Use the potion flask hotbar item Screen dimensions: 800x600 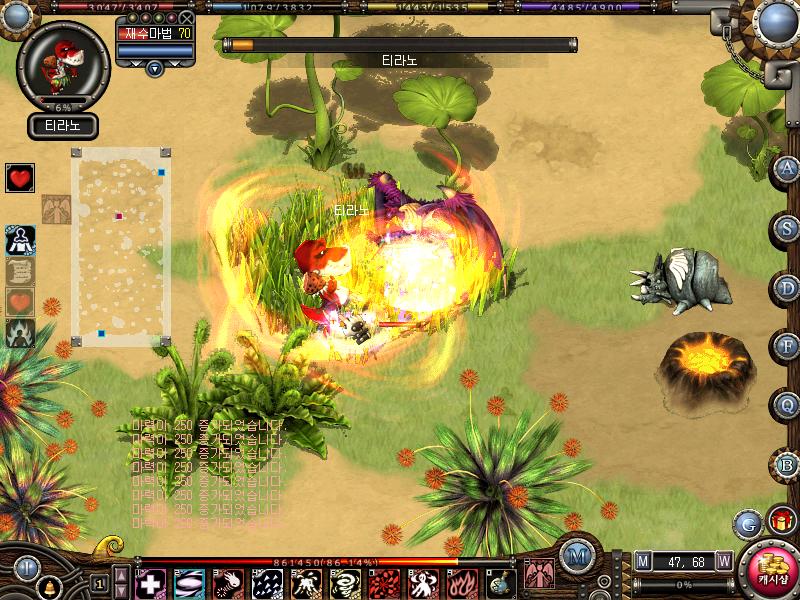(501, 583)
